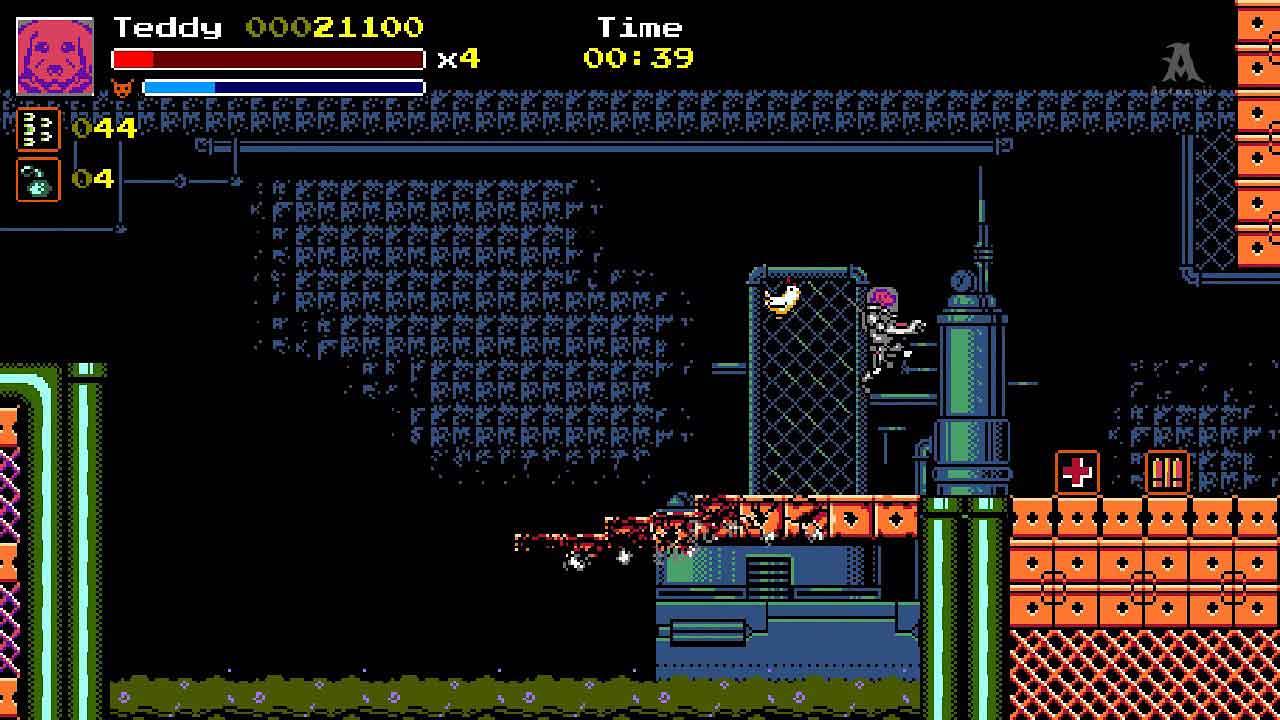Select the grenade item icon

coord(38,180)
